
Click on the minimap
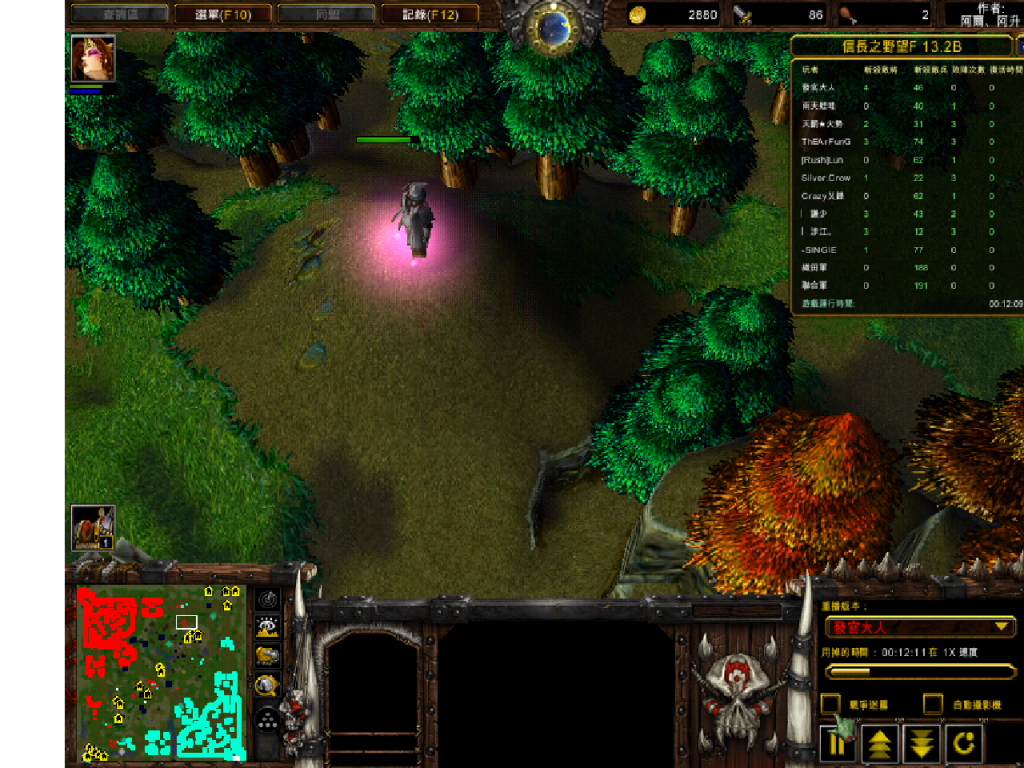tap(160, 670)
